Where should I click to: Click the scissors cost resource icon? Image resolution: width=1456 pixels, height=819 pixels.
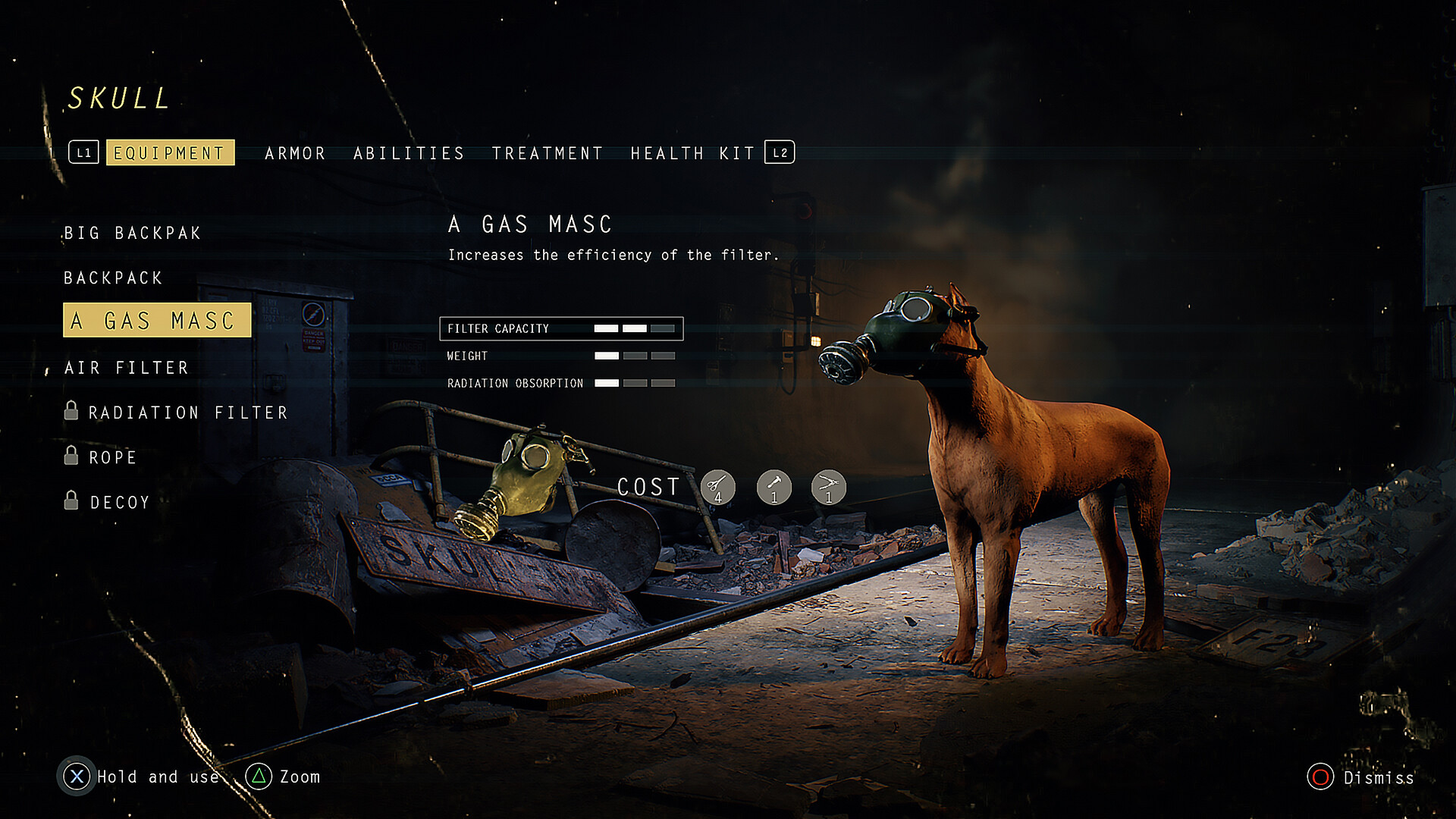point(717,487)
